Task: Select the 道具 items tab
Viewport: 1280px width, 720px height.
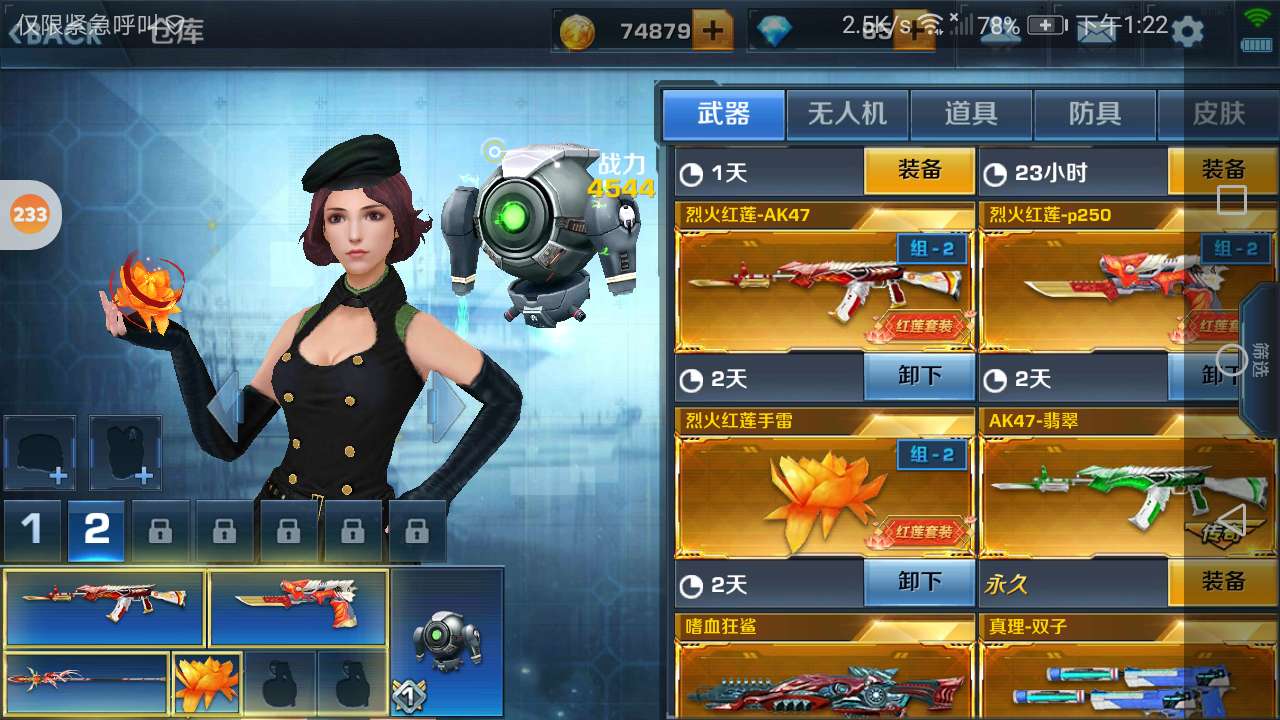Action: tap(971, 114)
